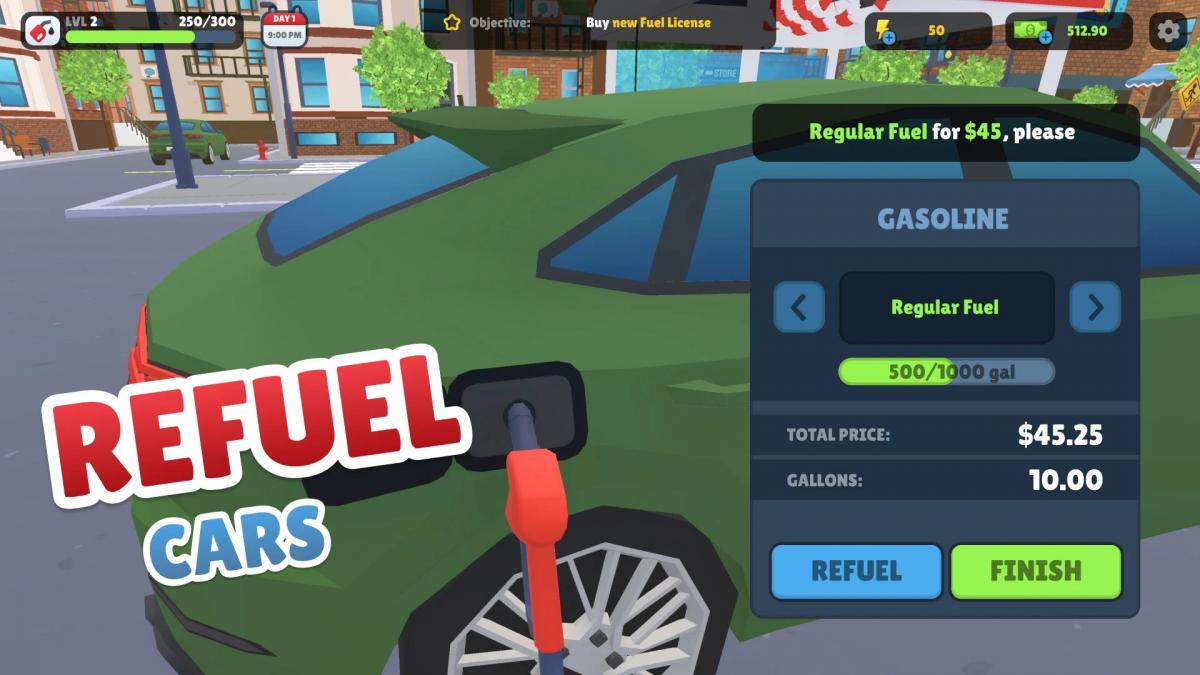Select next fuel type arrow
Screen dimensions: 1200x675
pyautogui.click(x=1095, y=307)
